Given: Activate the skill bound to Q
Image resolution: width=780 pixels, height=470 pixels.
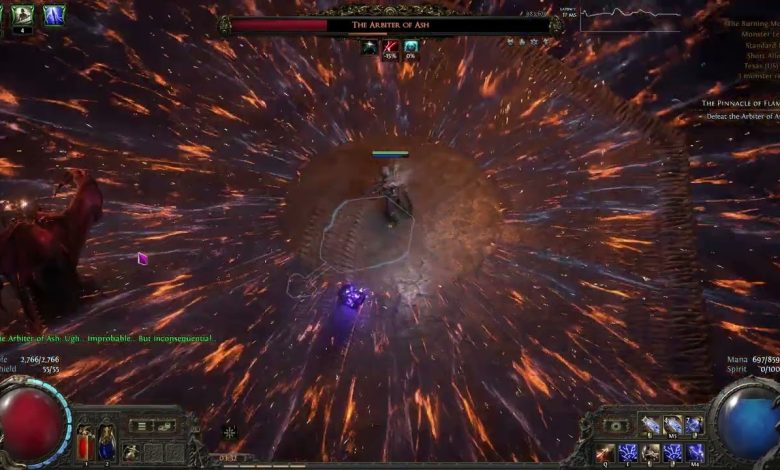Looking at the screenshot, I should pos(604,452).
